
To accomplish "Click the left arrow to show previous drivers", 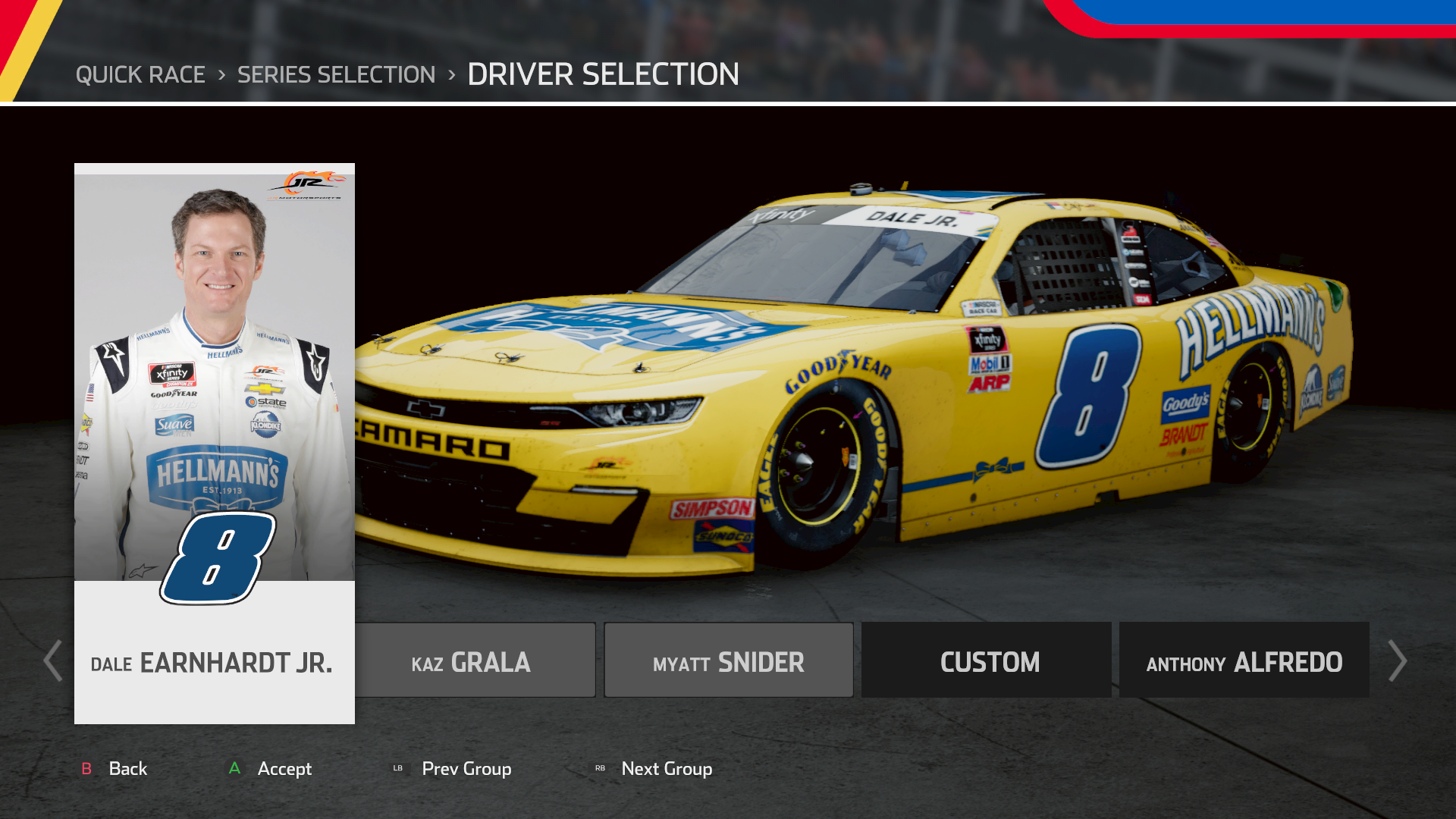I will click(x=53, y=661).
